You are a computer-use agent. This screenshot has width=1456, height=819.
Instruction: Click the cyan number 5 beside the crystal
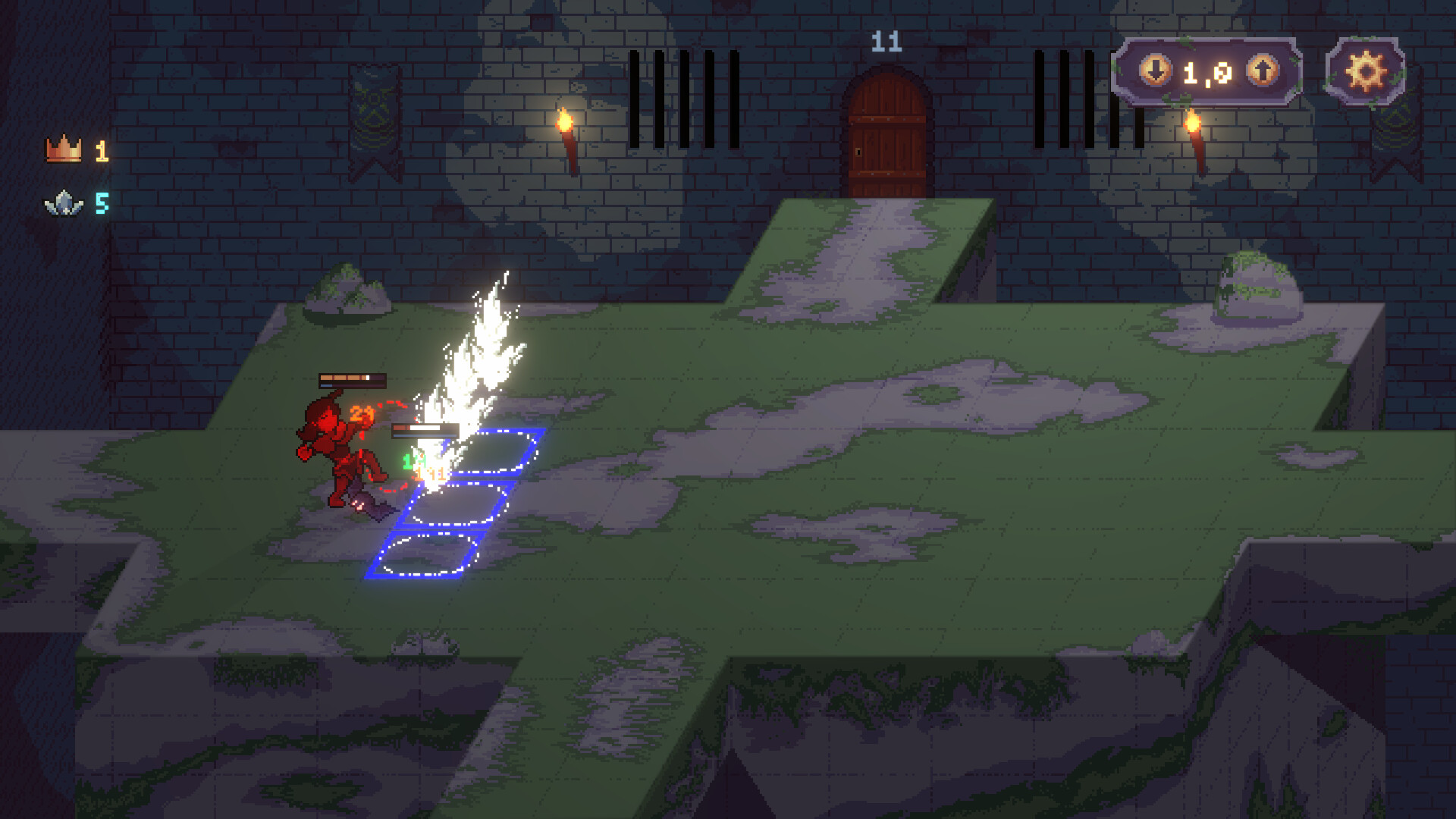[x=103, y=202]
